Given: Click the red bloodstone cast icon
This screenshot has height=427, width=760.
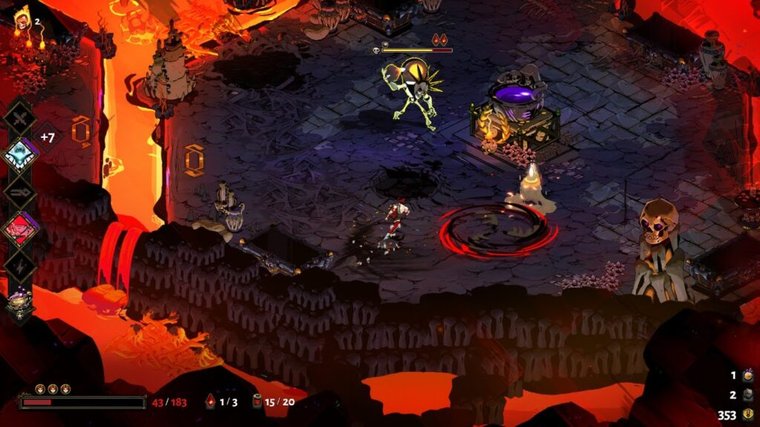Looking at the screenshot, I should click(x=209, y=402).
